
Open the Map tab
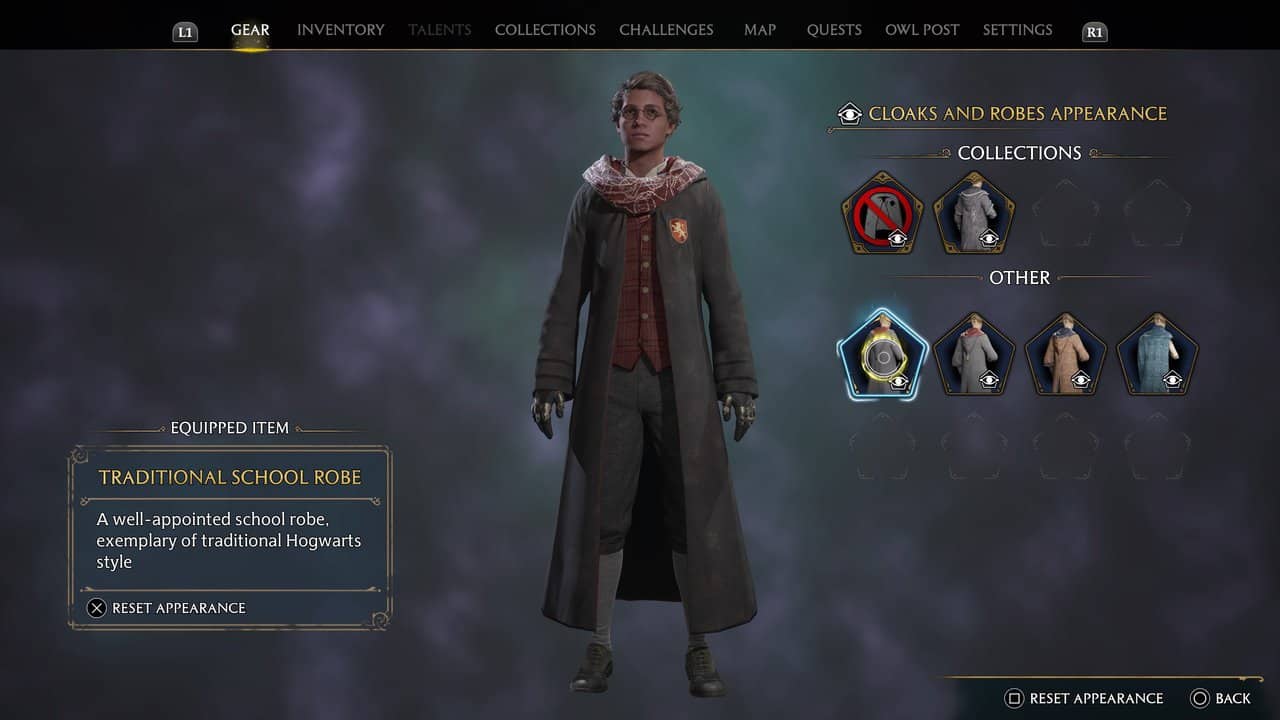point(760,30)
